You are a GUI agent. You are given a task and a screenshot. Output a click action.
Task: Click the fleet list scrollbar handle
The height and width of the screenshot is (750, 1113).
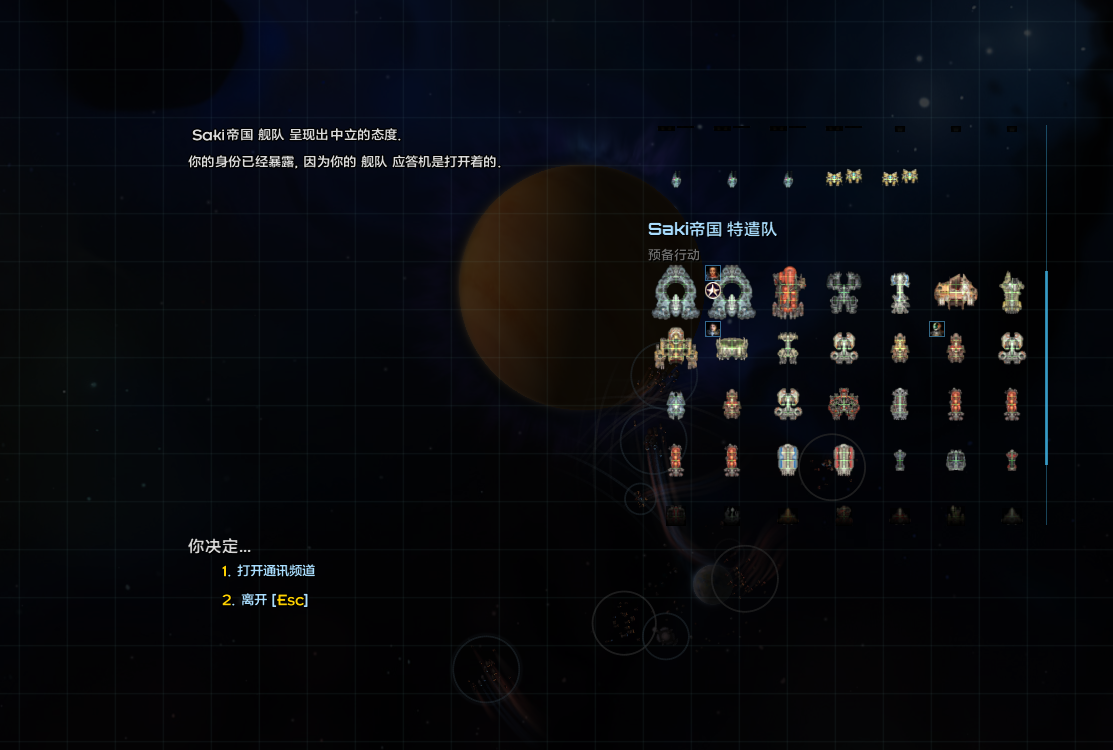[1046, 367]
